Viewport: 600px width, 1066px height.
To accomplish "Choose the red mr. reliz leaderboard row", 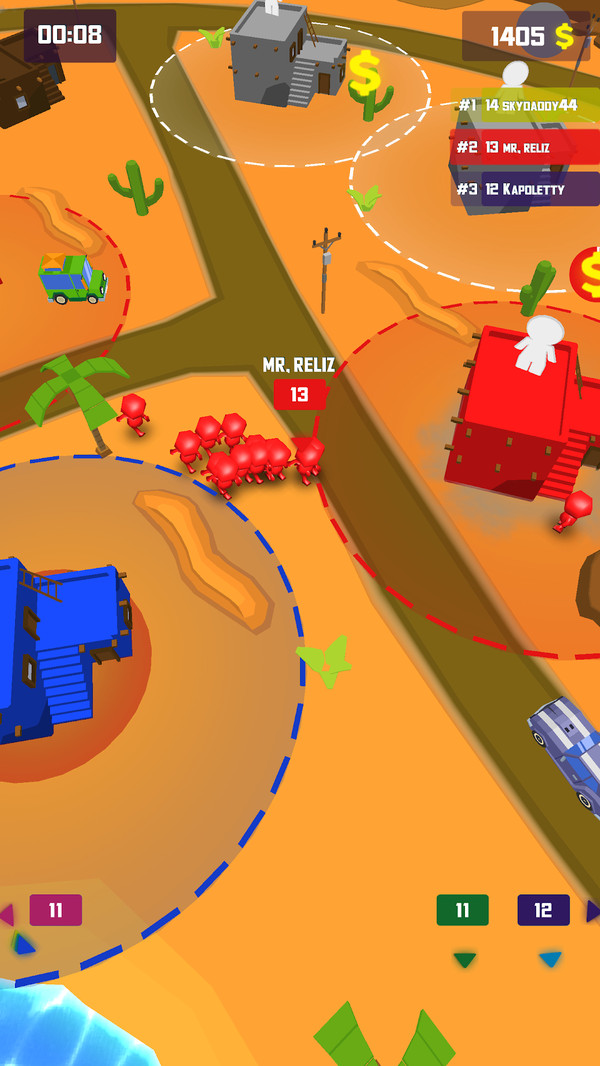I will coord(526,147).
